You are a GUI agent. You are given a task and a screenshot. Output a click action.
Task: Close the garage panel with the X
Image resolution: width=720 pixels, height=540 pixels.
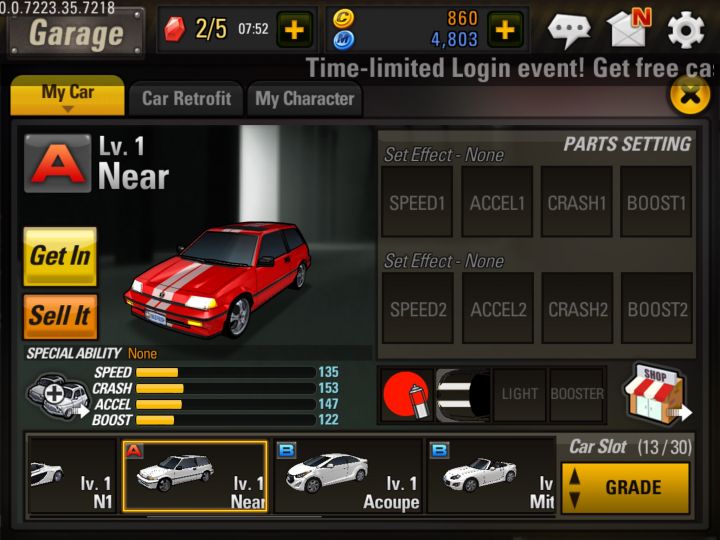688,95
